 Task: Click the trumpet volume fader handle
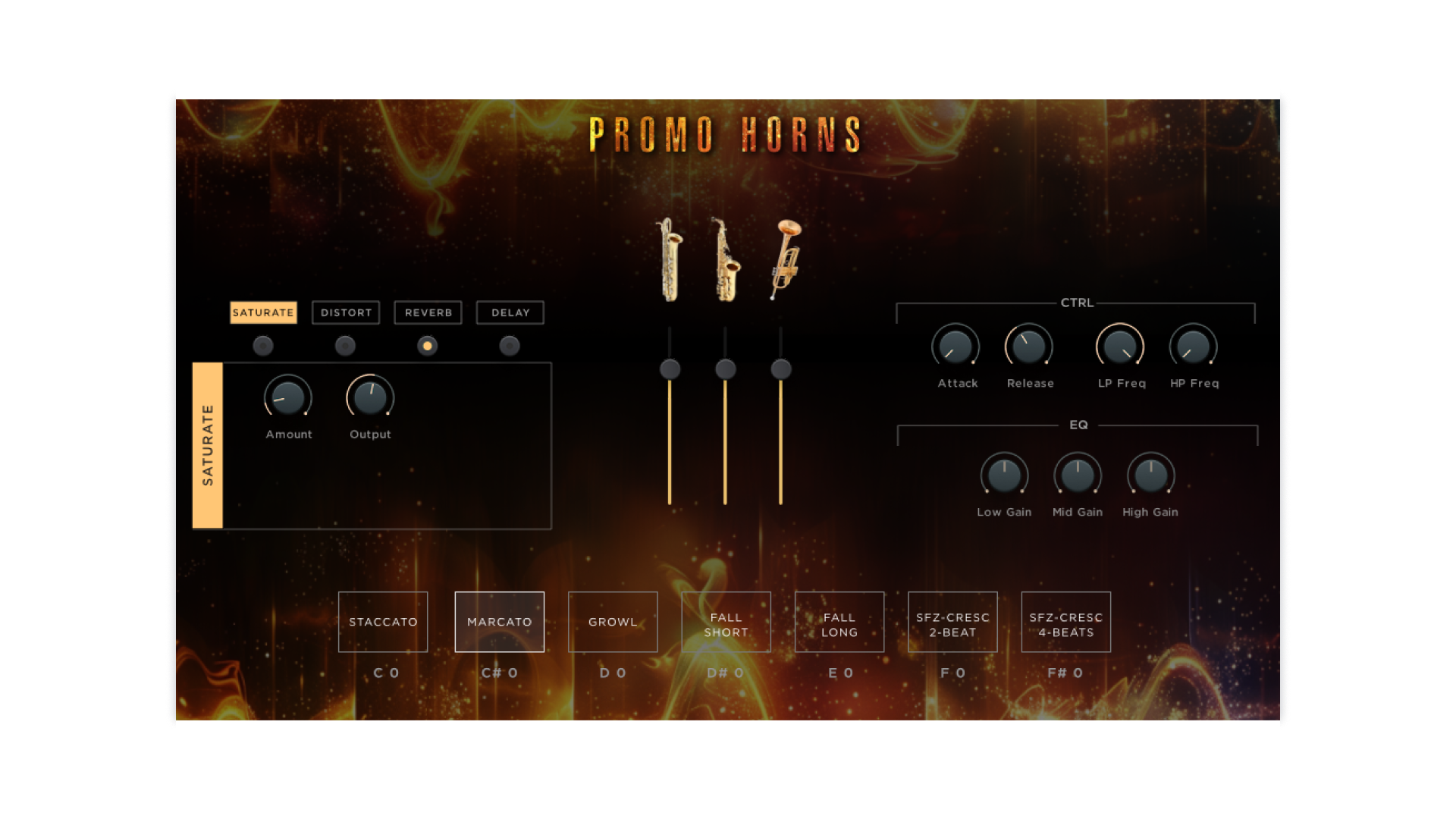[x=782, y=369]
